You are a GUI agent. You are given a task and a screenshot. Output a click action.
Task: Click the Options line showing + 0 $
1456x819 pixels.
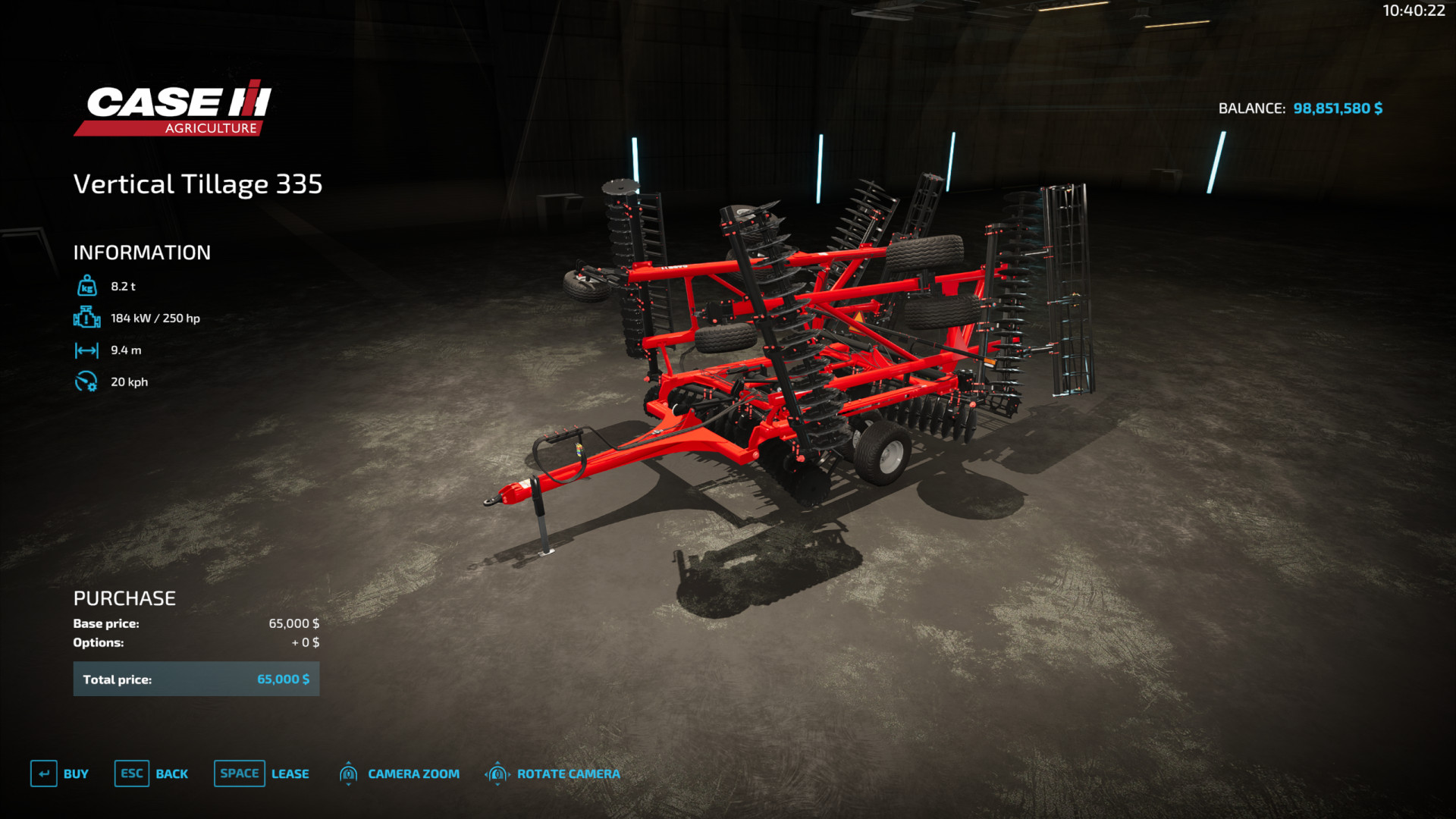tap(306, 642)
